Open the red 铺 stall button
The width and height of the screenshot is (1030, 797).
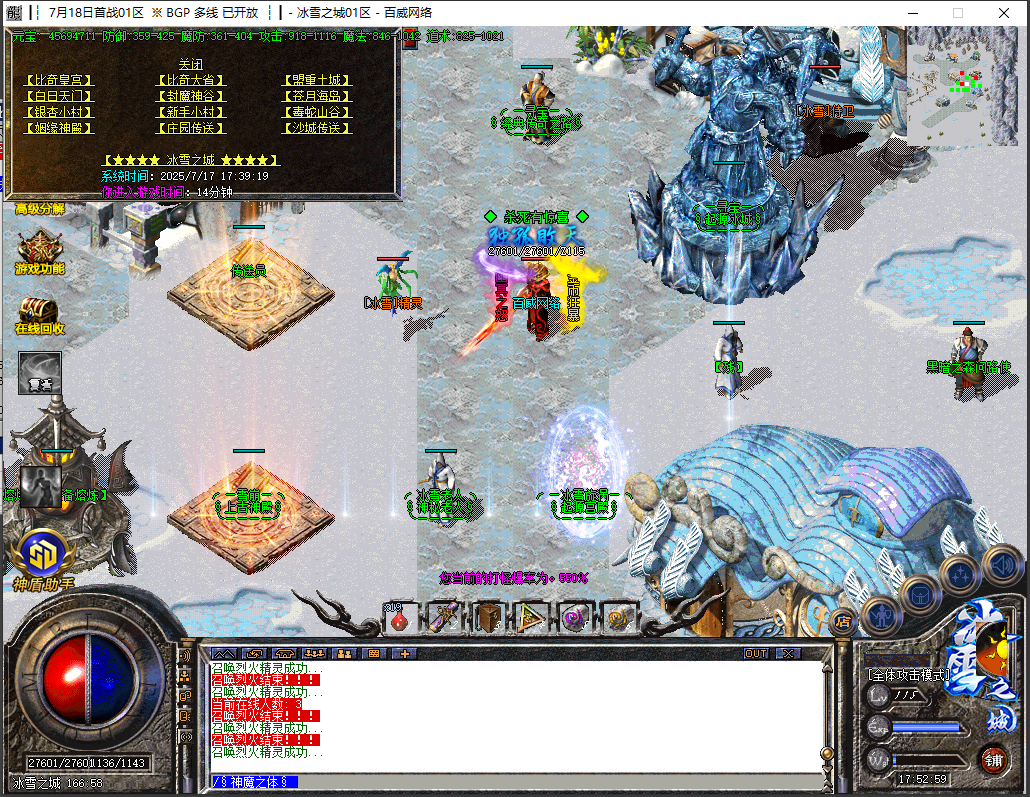tap(993, 758)
